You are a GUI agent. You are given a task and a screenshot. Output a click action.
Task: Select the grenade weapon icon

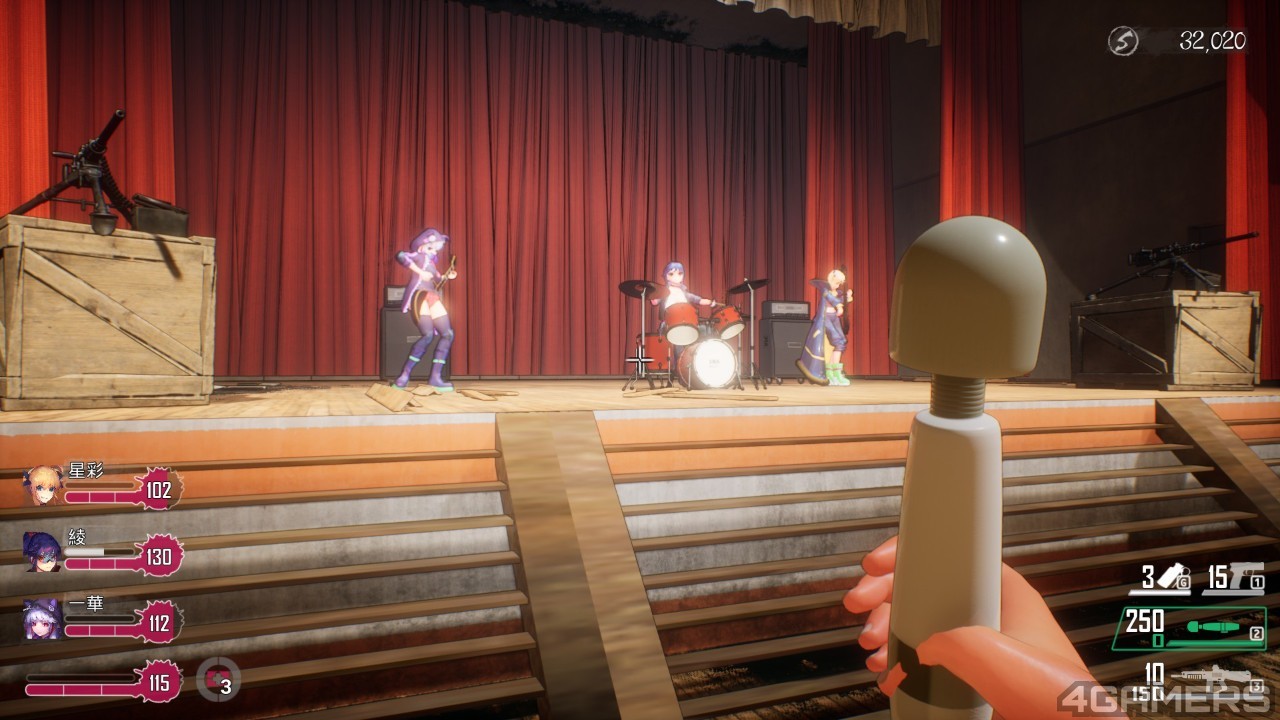(x=1169, y=577)
